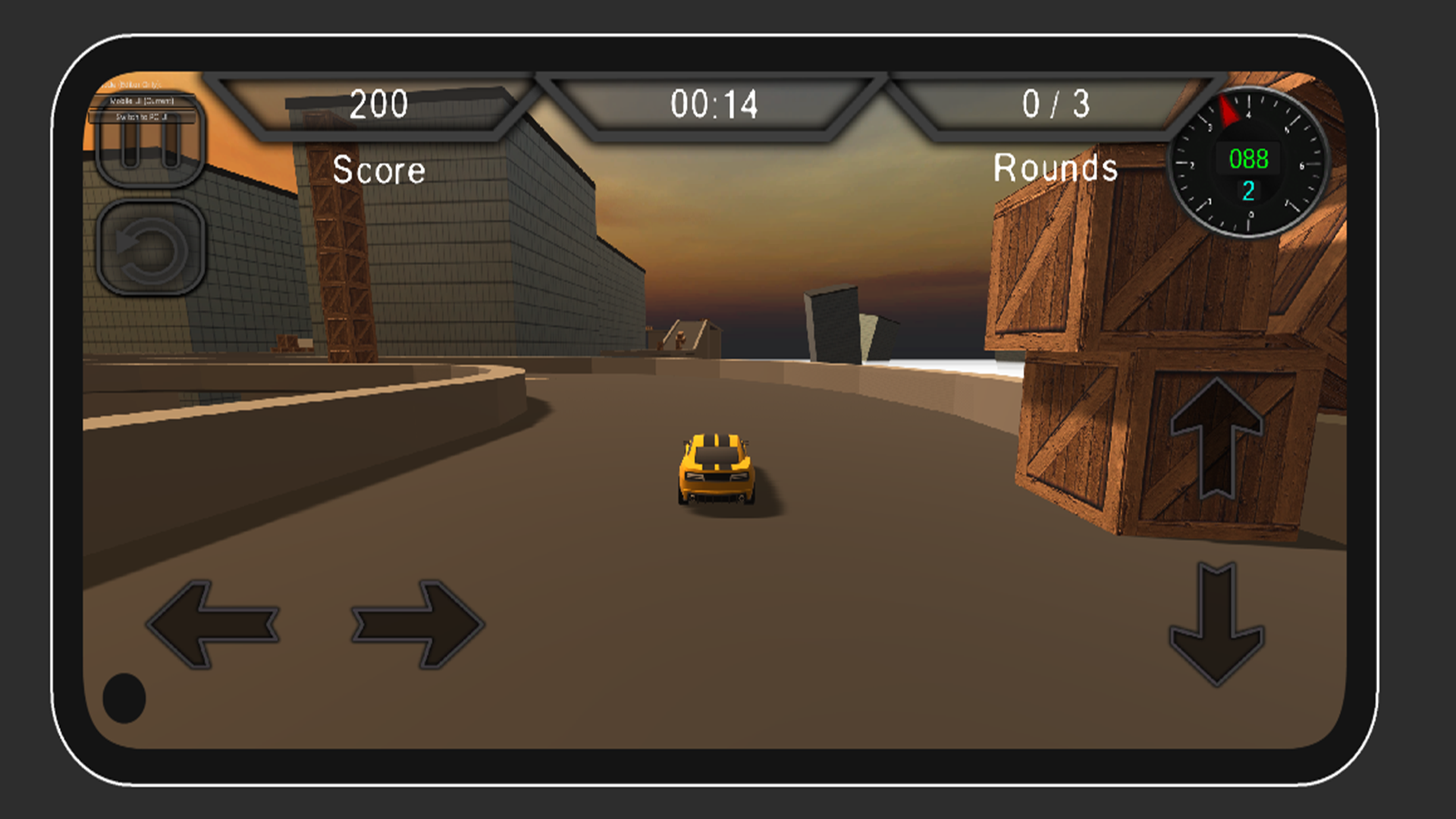Click the Rounds panel showing 0/3

coord(1054,105)
